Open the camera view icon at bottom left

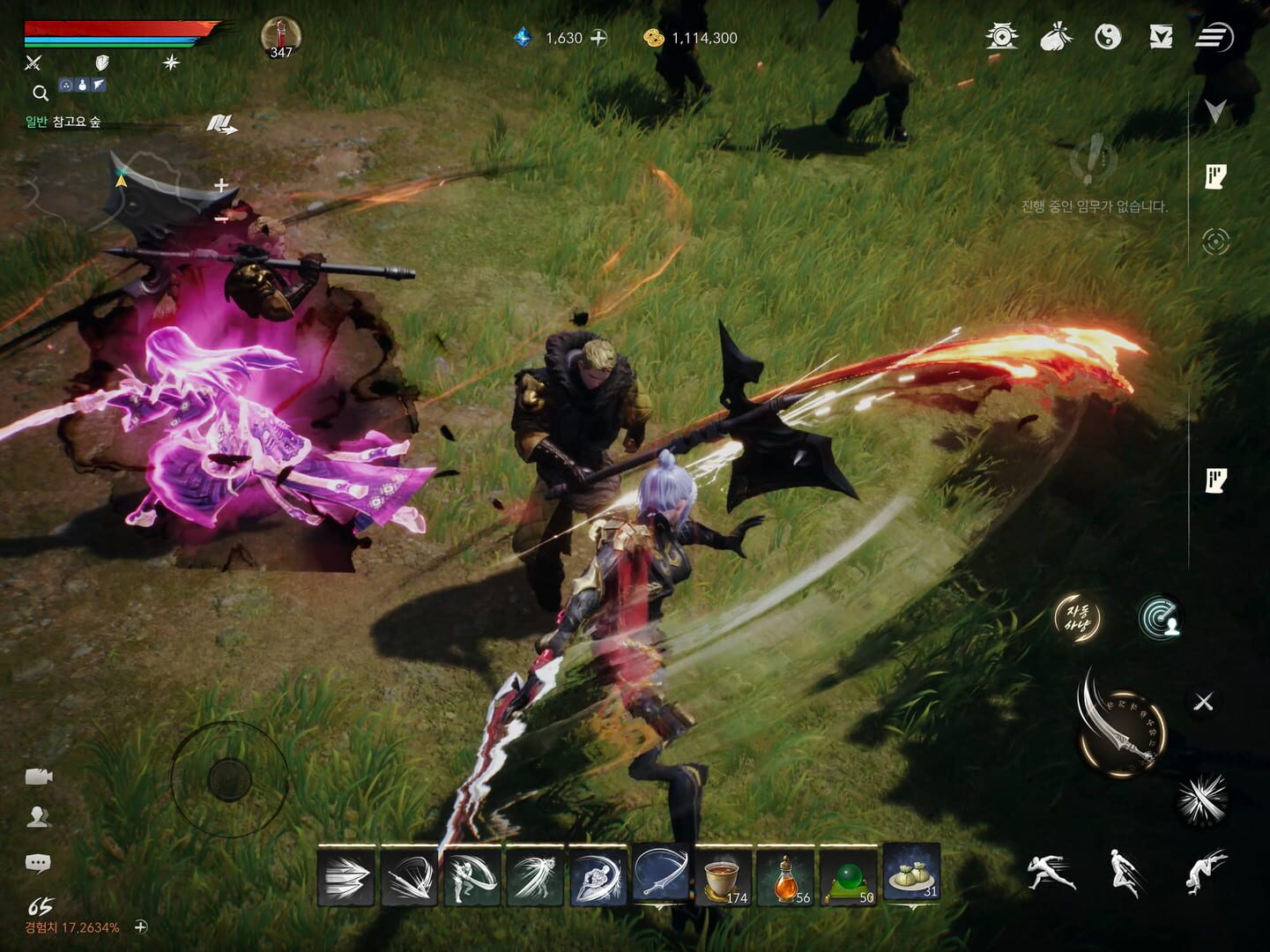pyautogui.click(x=37, y=777)
